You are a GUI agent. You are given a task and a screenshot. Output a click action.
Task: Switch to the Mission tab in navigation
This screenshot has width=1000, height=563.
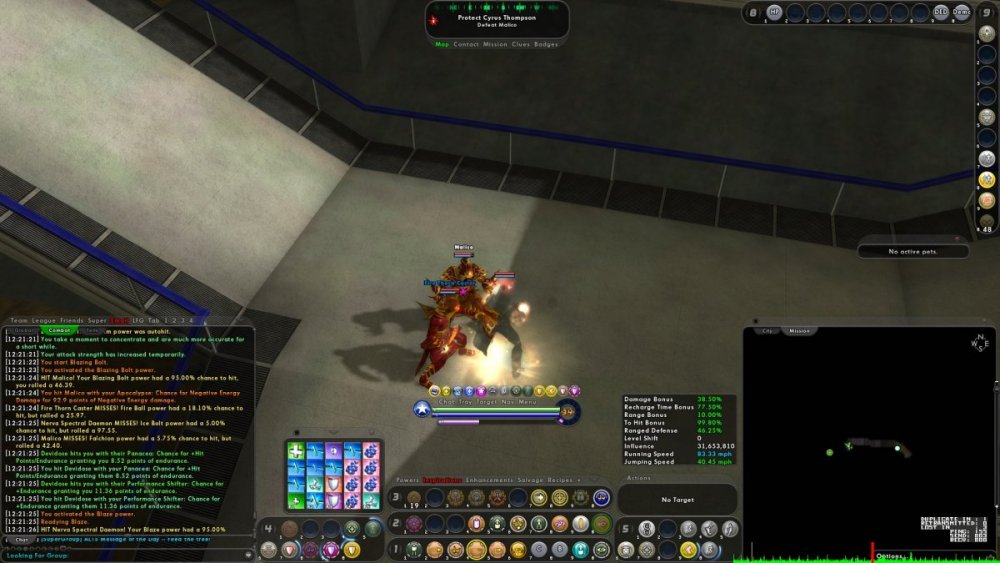coord(495,44)
